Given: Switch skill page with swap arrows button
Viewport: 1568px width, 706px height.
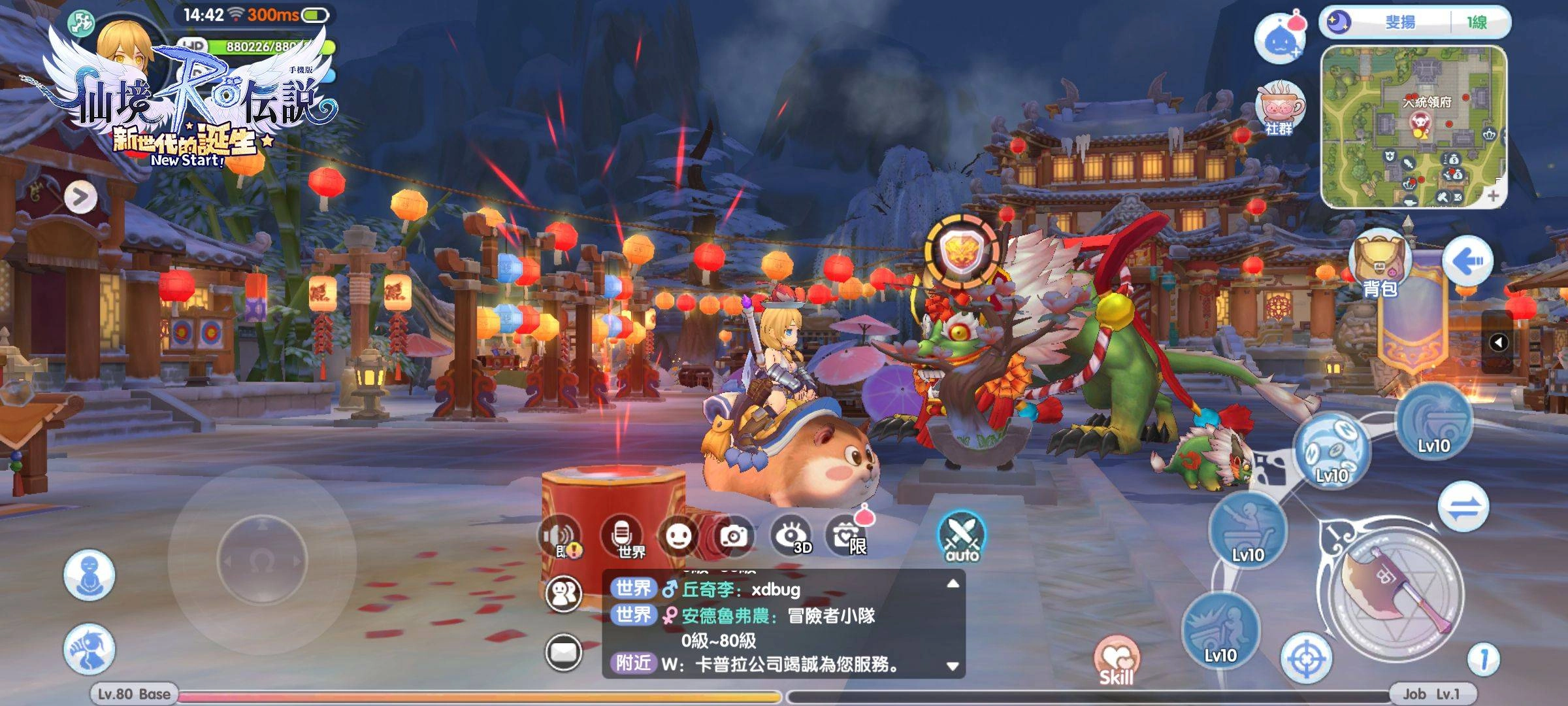Looking at the screenshot, I should [1463, 507].
